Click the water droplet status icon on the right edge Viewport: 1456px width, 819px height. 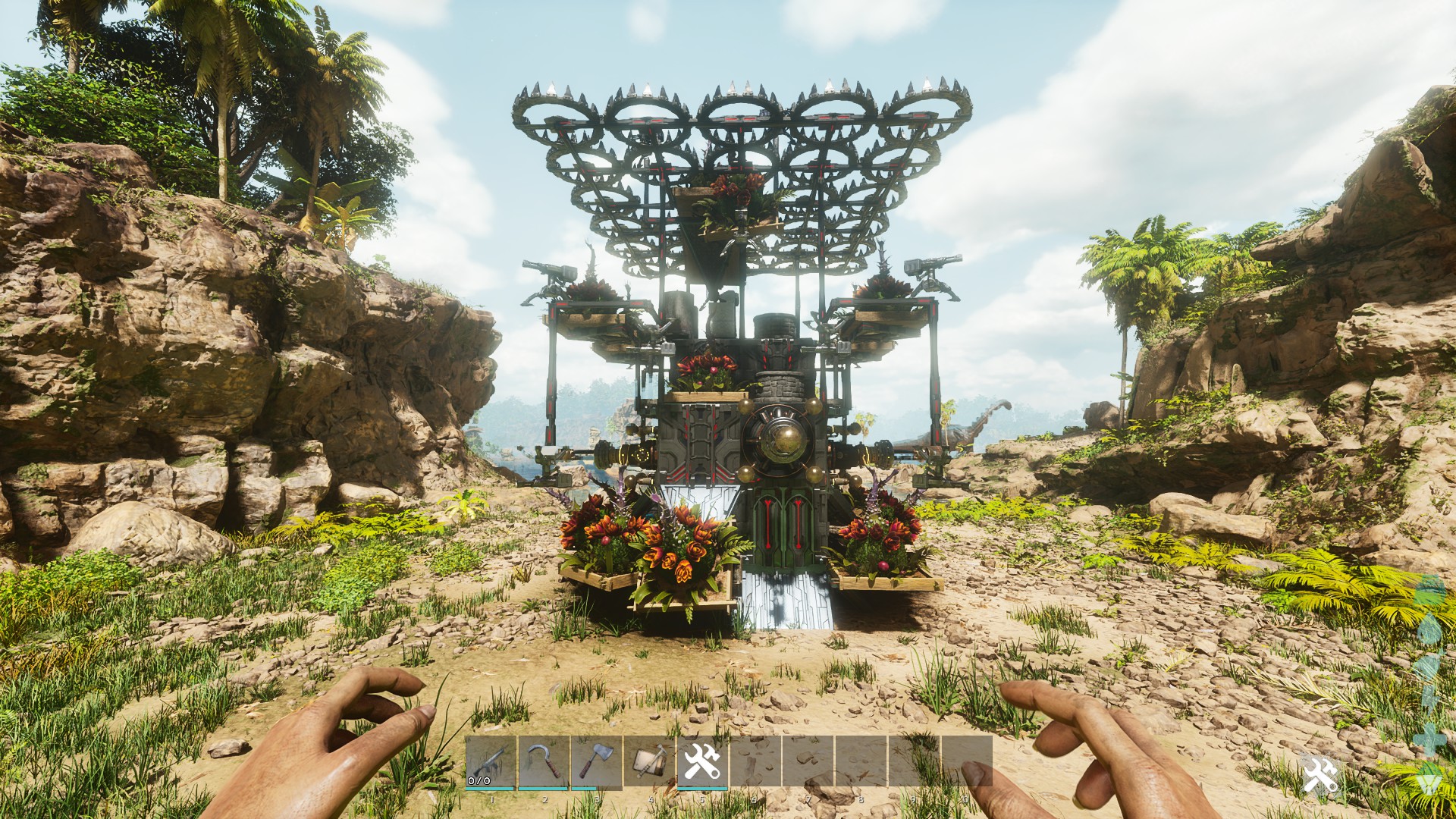(1430, 627)
